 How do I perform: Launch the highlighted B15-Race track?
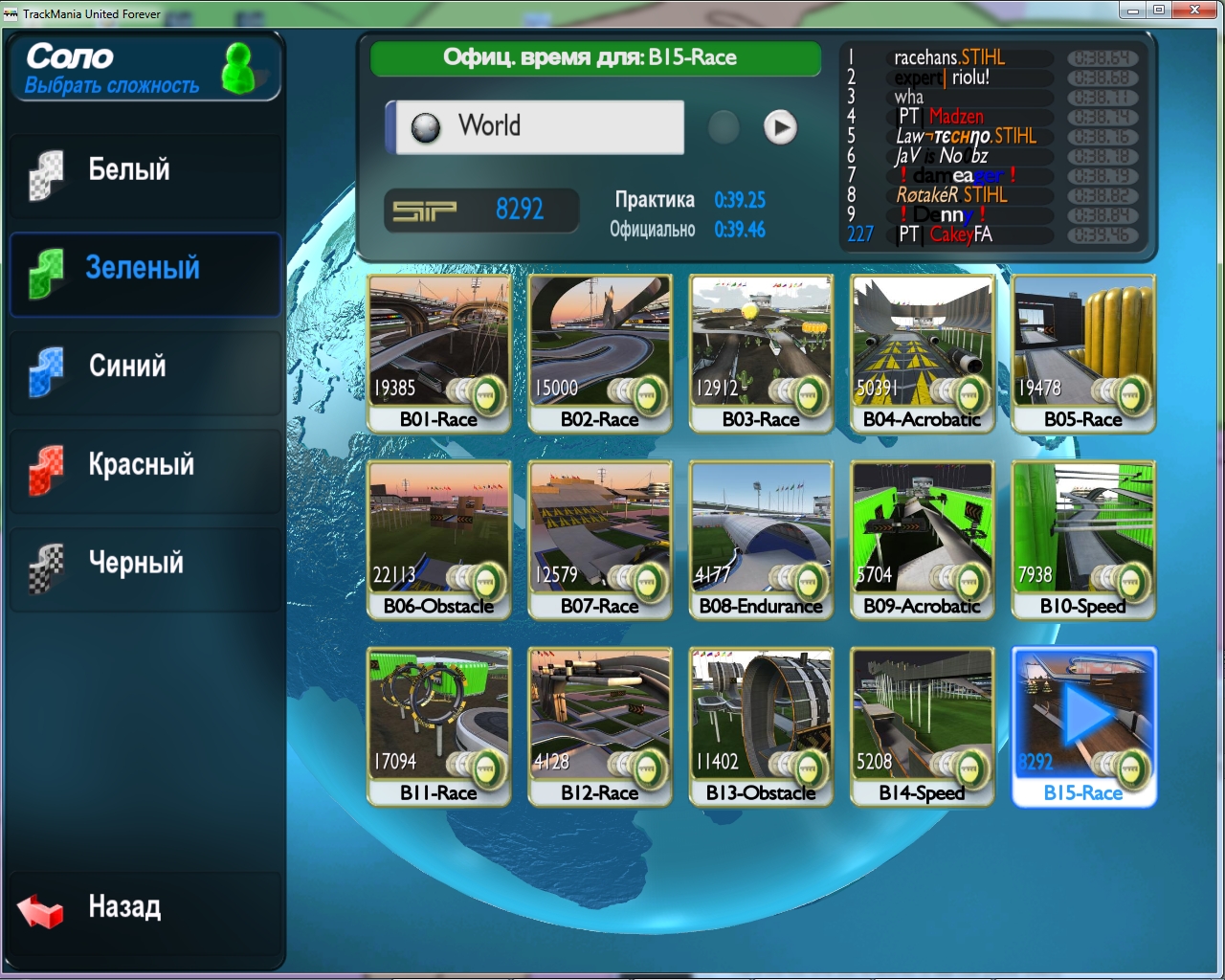(x=1083, y=725)
